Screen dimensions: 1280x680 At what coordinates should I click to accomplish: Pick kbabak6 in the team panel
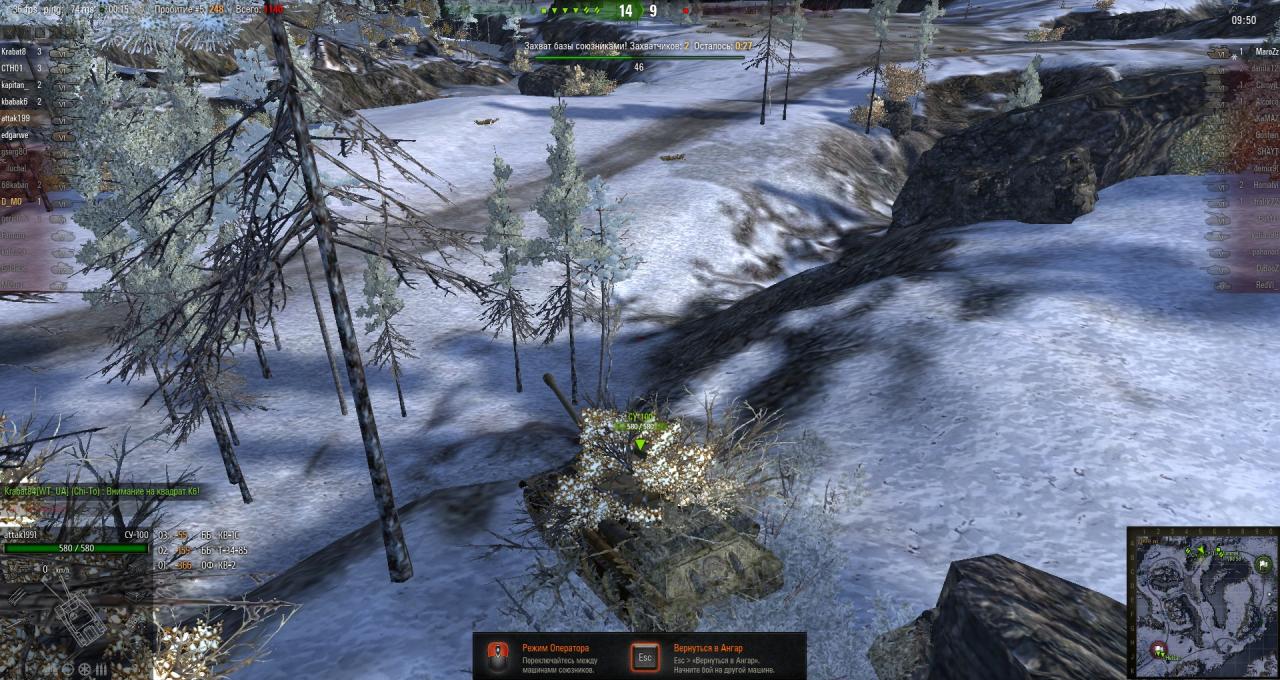[15, 101]
